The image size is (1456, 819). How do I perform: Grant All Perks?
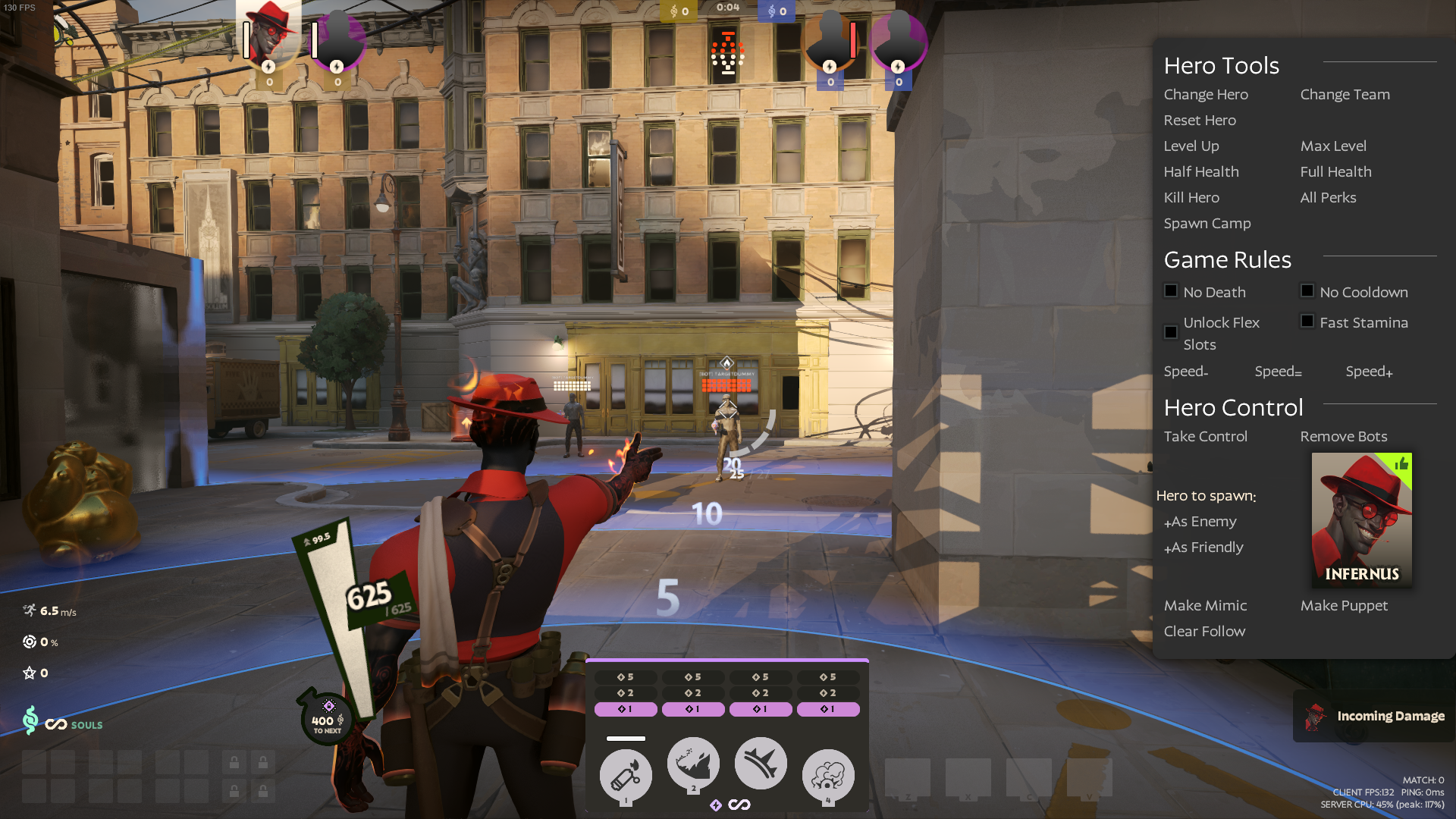pos(1328,198)
